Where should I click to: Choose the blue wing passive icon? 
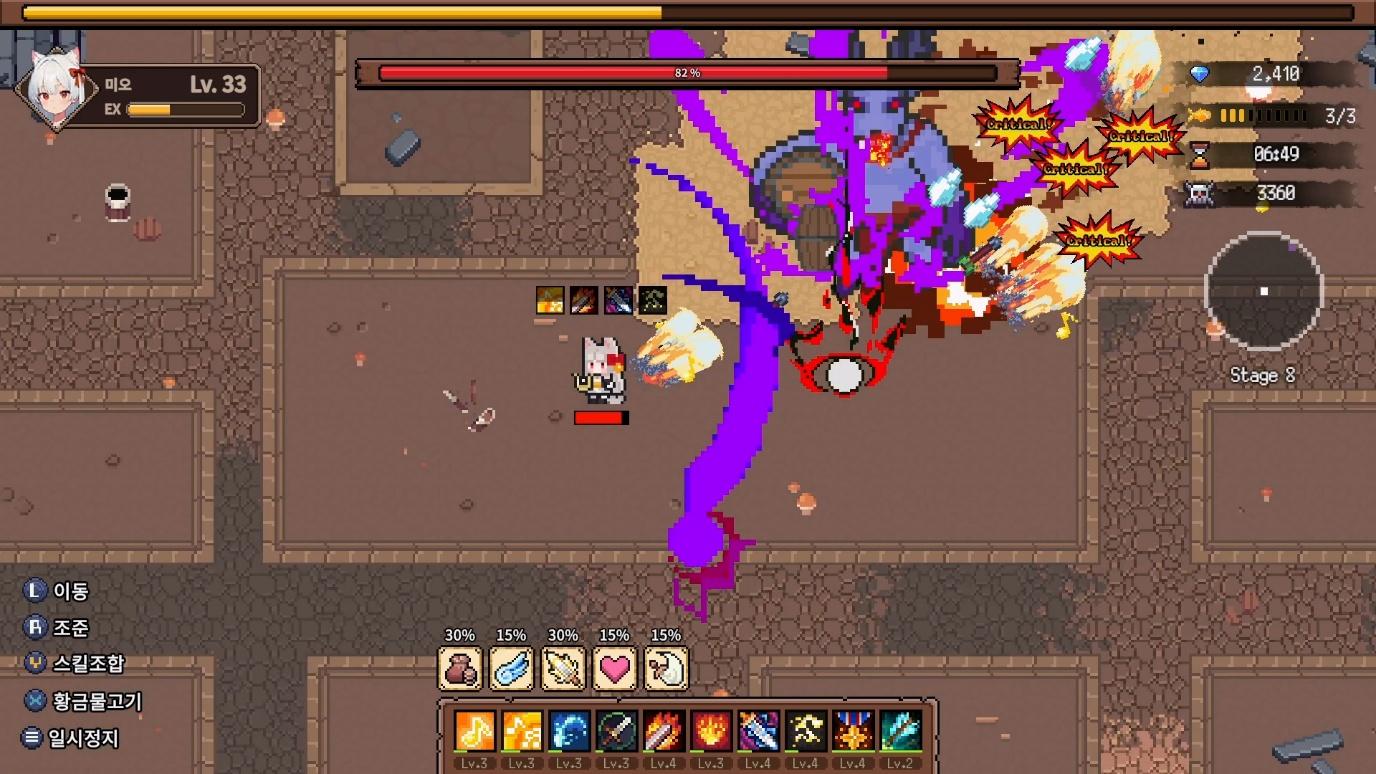511,669
